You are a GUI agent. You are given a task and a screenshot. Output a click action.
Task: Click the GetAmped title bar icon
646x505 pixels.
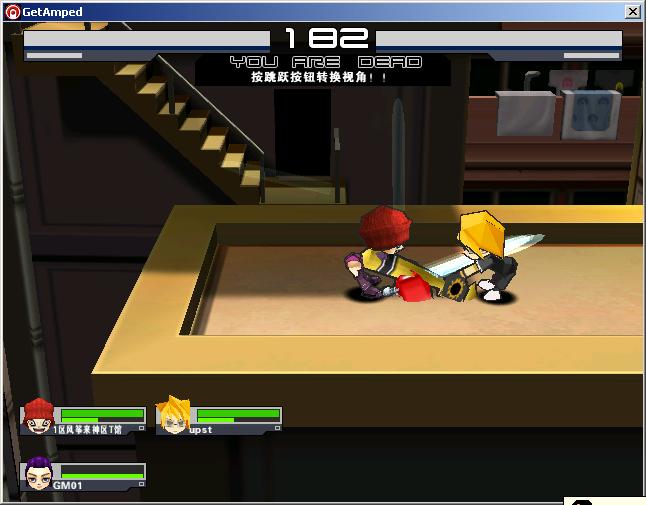pyautogui.click(x=13, y=12)
